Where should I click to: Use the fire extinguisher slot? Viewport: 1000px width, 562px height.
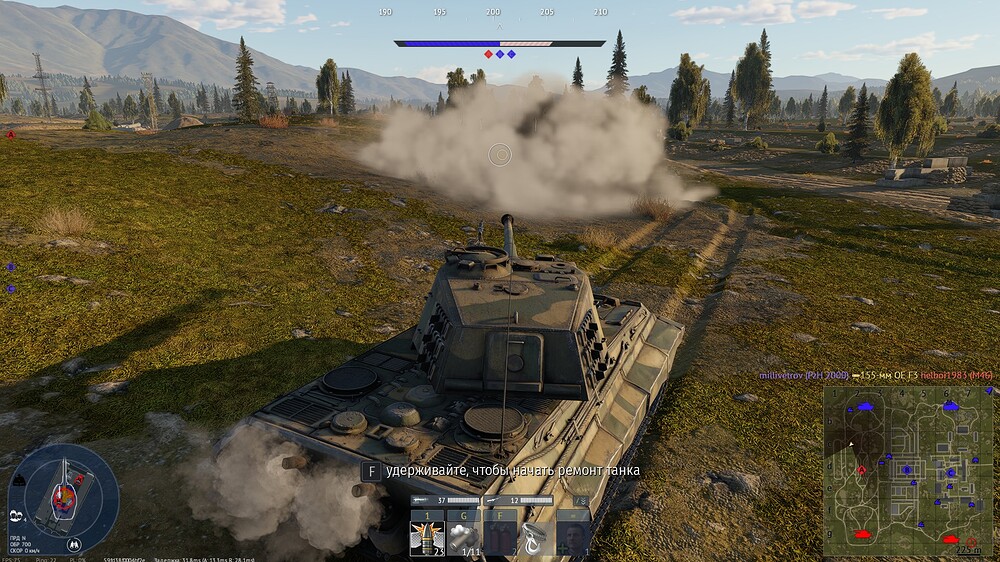pos(500,538)
